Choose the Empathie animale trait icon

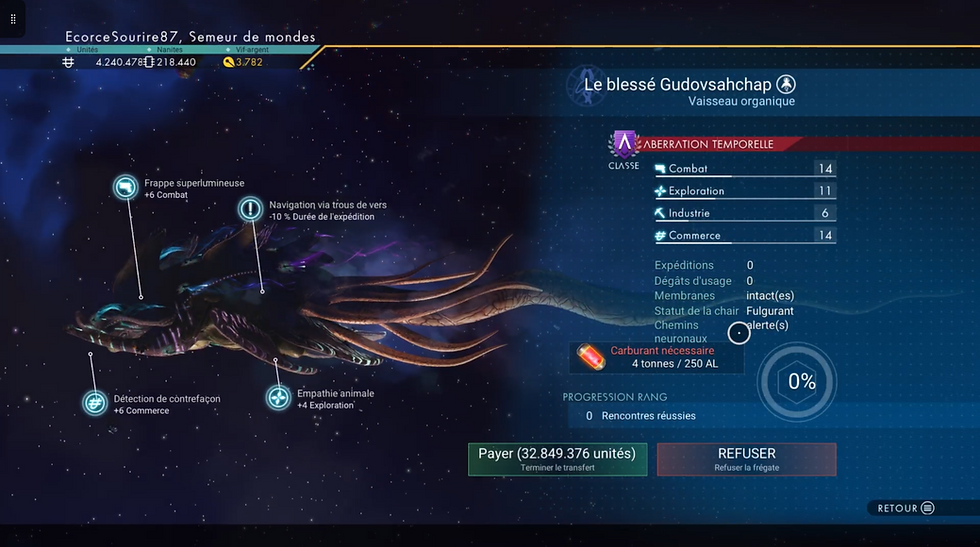(279, 398)
